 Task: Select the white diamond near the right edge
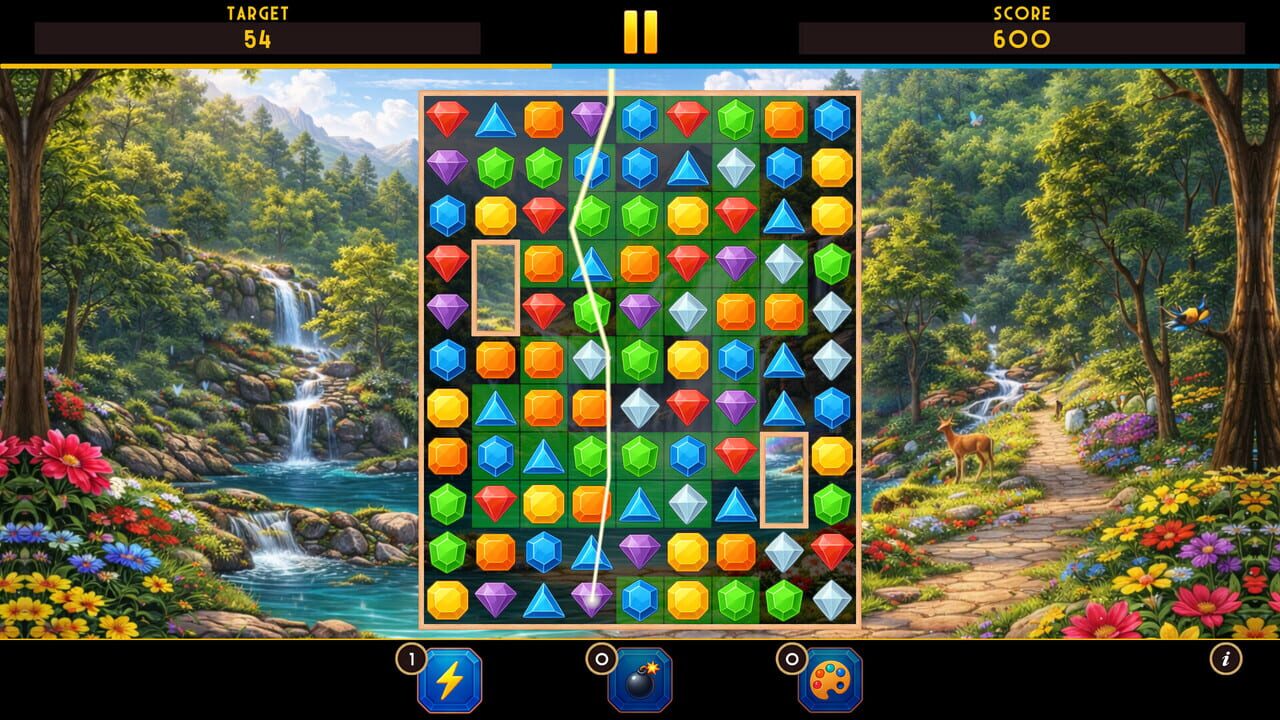tap(830, 310)
